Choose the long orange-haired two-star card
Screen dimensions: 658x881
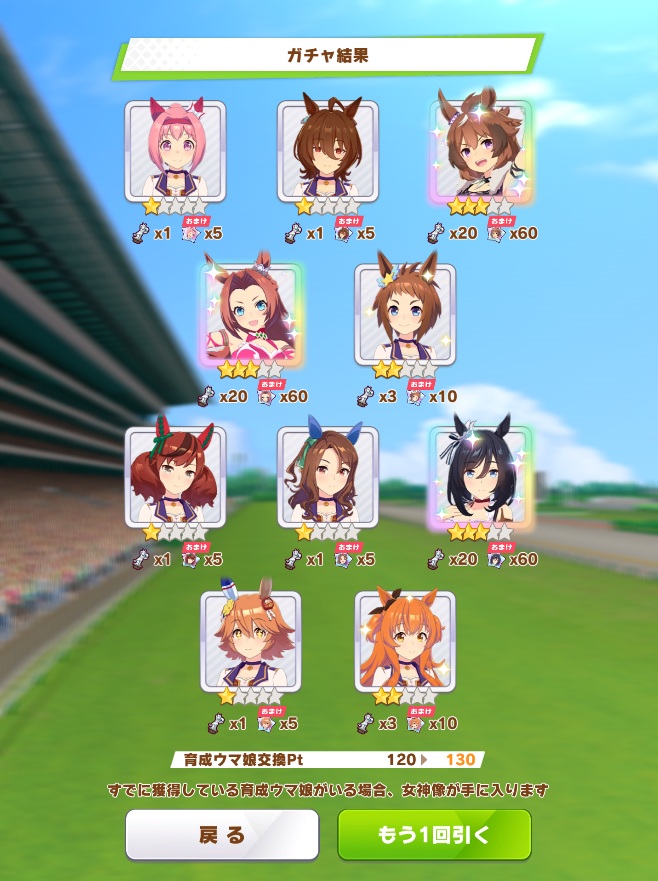(x=404, y=641)
